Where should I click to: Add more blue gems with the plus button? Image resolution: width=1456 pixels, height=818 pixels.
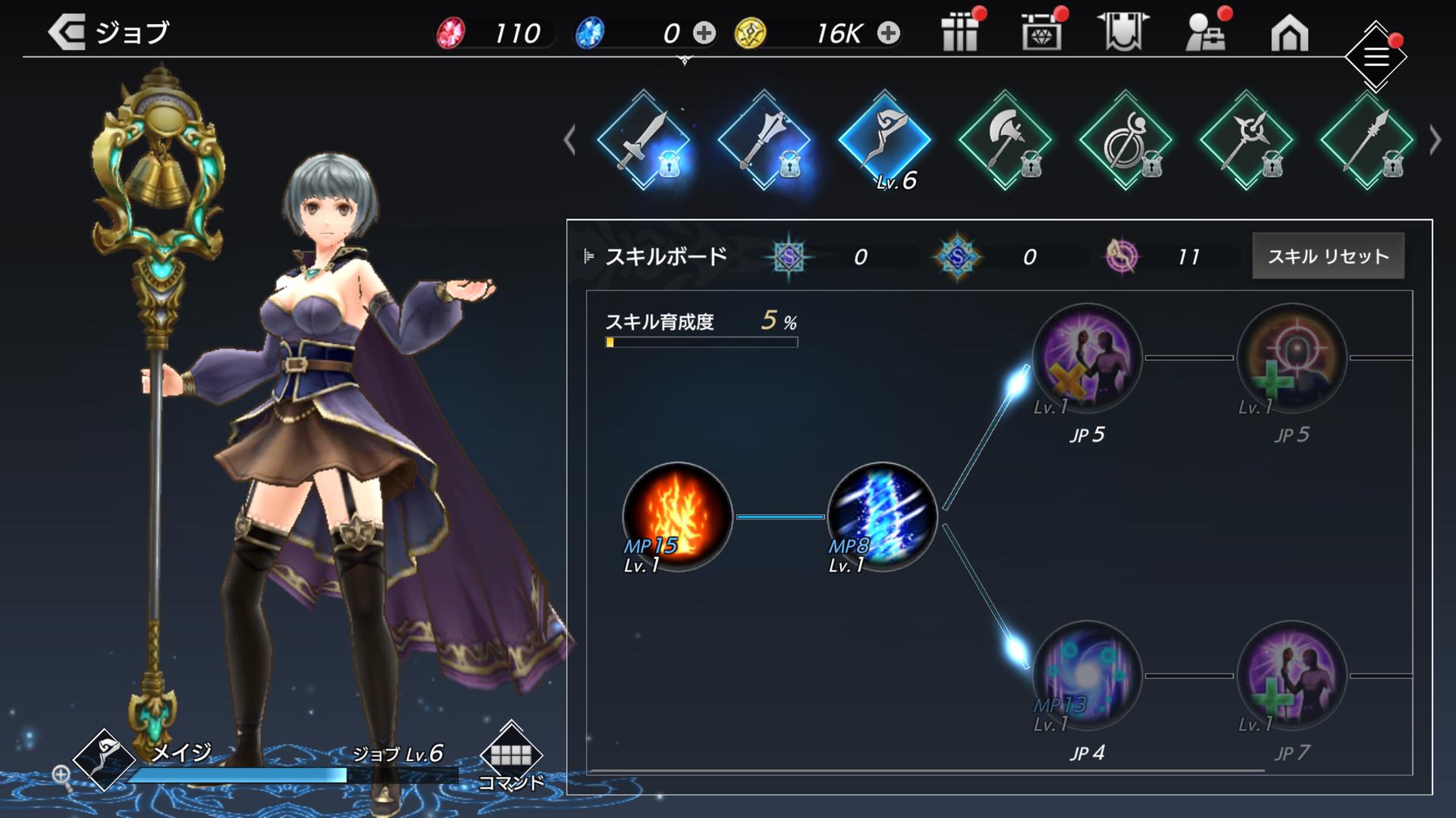(x=704, y=33)
